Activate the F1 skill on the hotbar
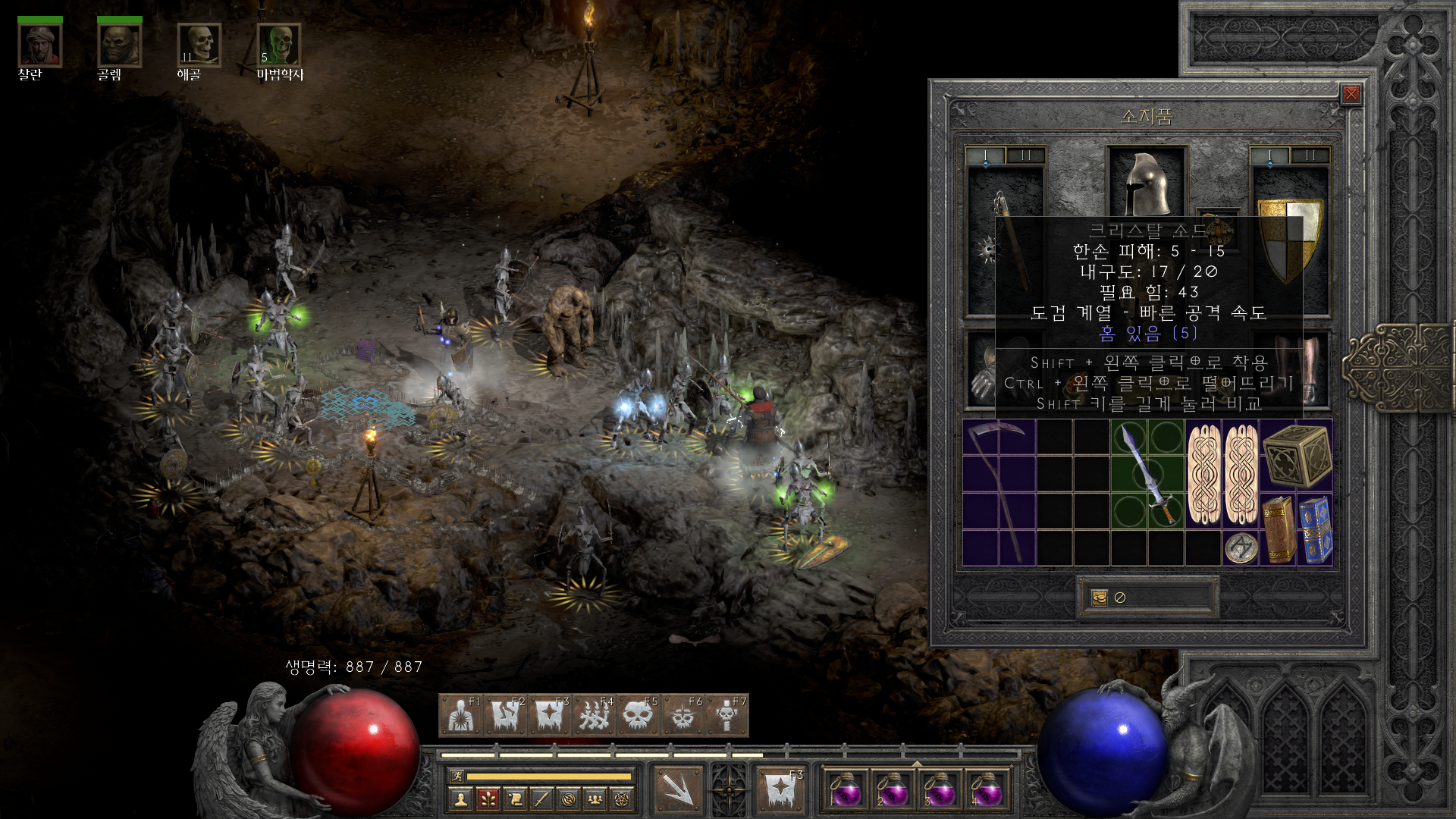The image size is (1456, 819). pos(460,715)
